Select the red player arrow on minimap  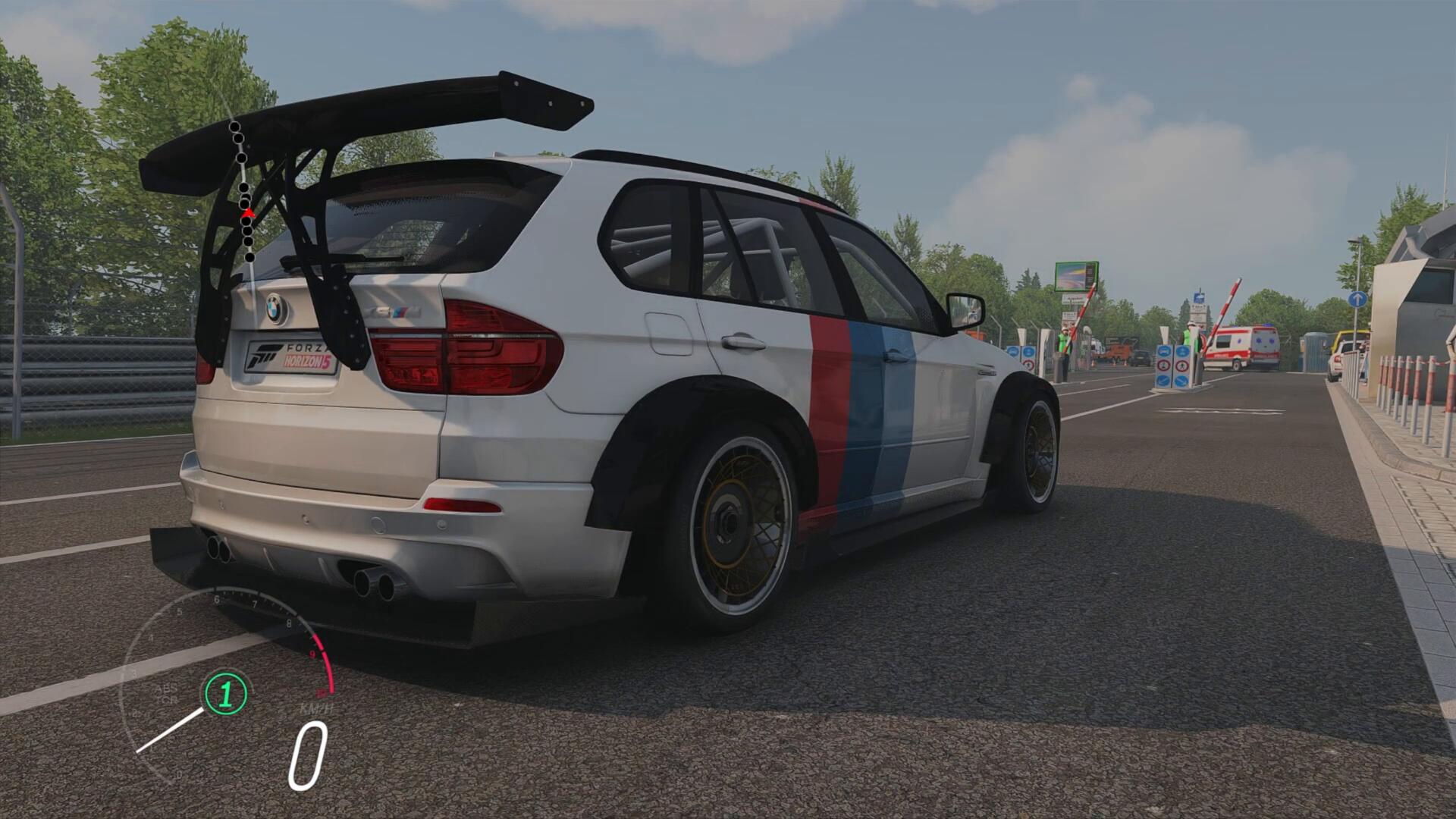248,214
